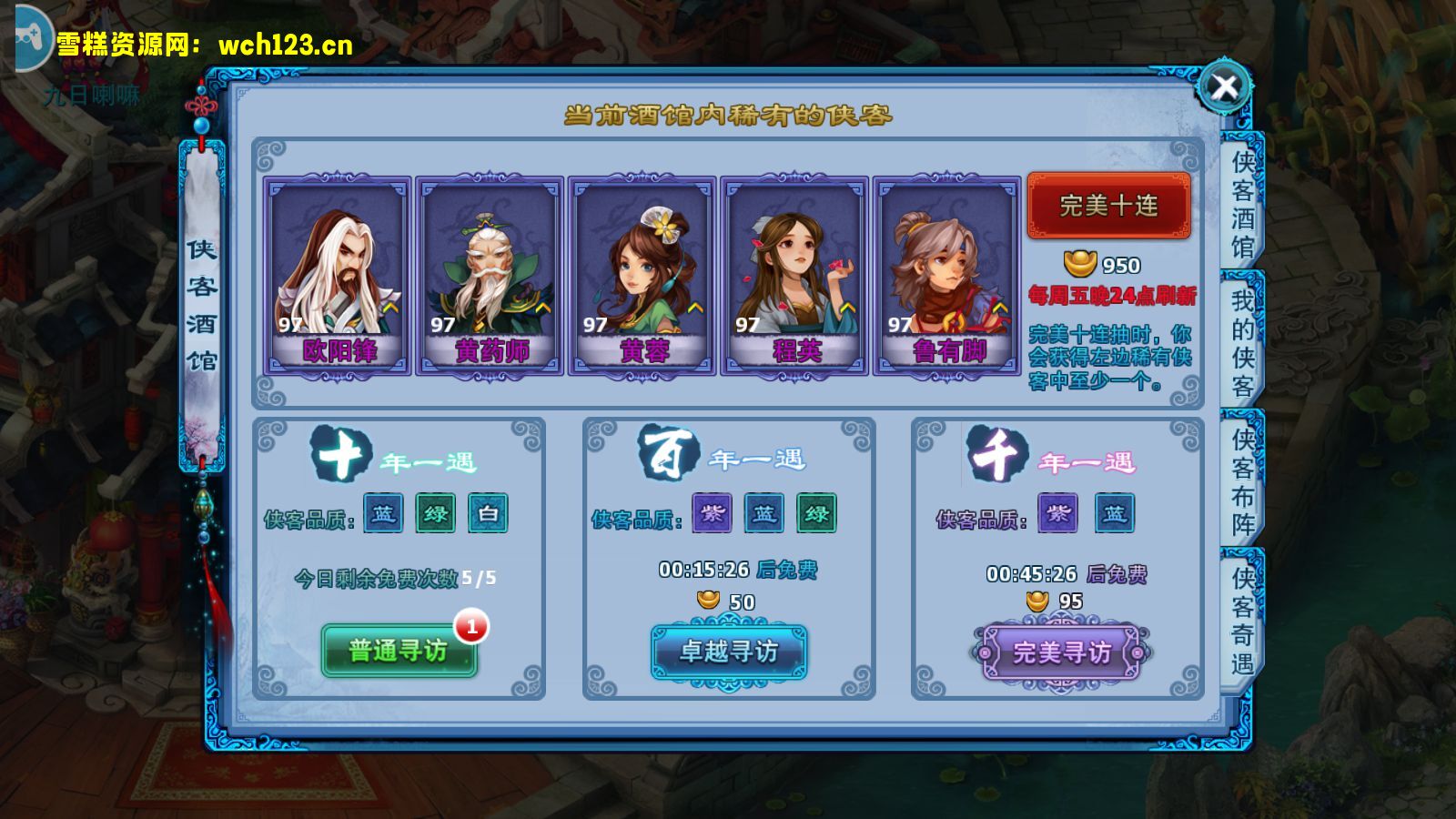Click the gold ingot icon next to the 95 cost

pyautogui.click(x=1039, y=600)
